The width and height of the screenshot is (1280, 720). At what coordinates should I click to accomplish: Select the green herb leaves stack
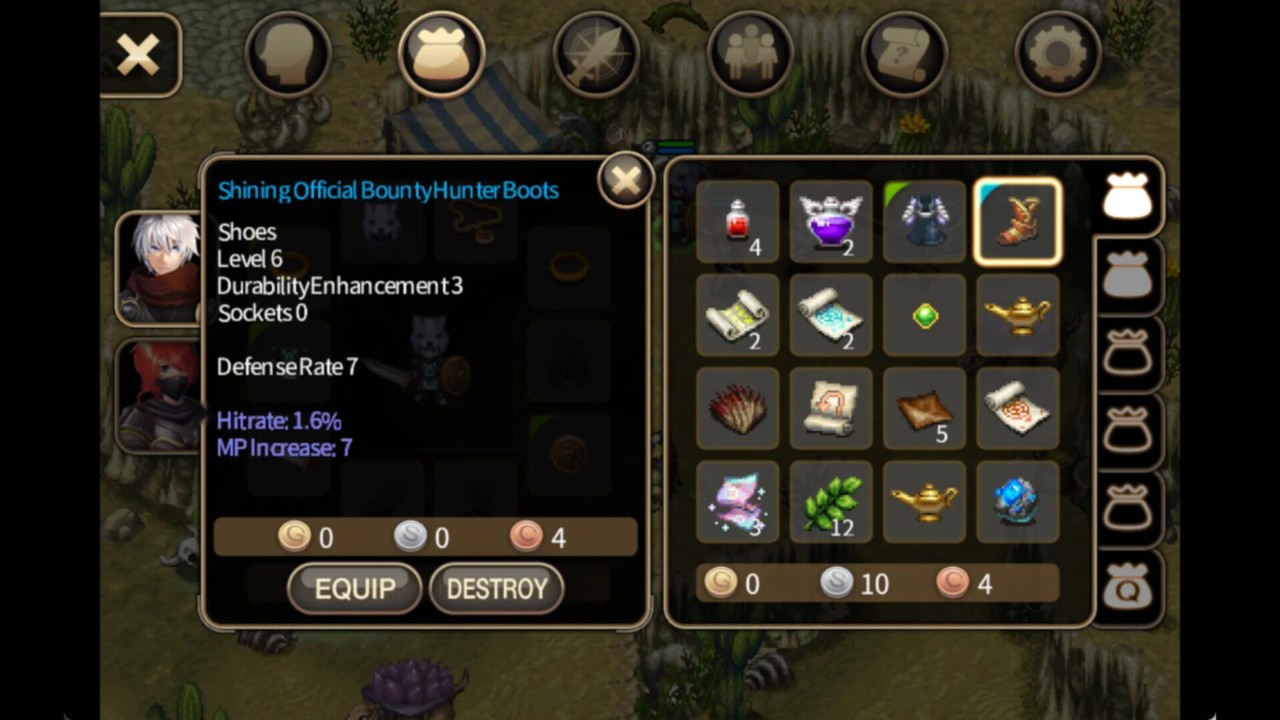point(831,502)
